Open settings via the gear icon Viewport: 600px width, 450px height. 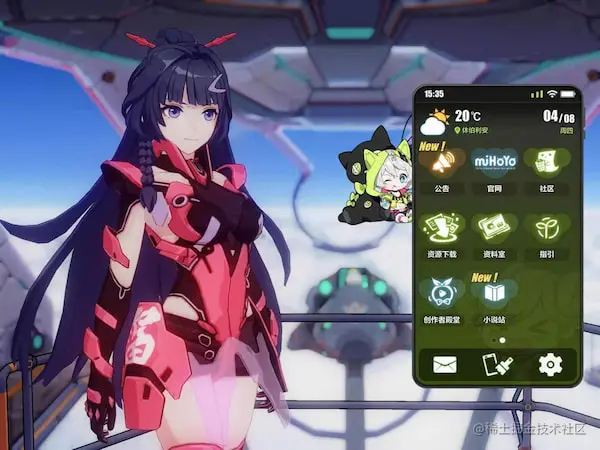(550, 364)
